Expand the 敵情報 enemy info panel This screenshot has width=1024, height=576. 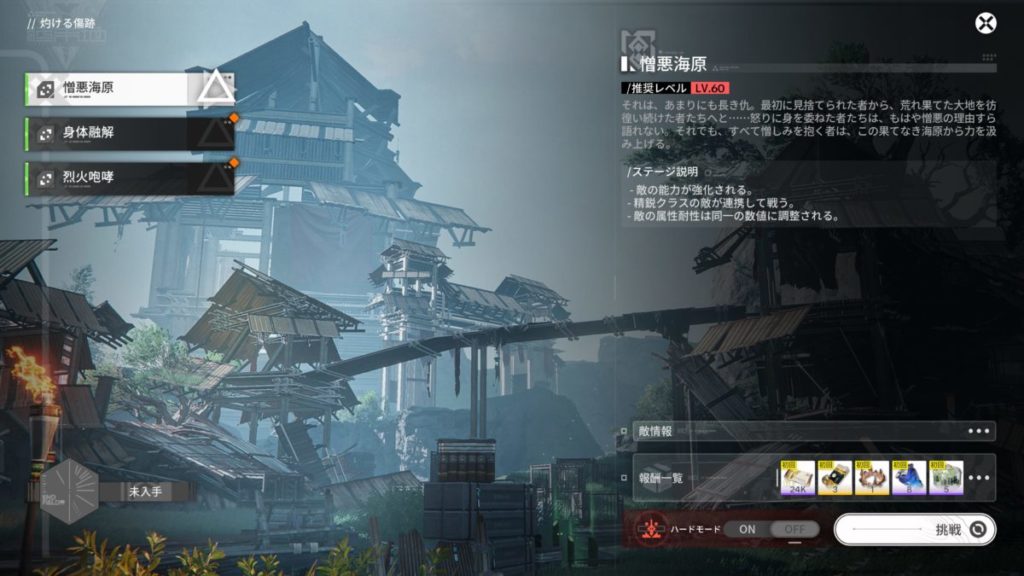980,432
